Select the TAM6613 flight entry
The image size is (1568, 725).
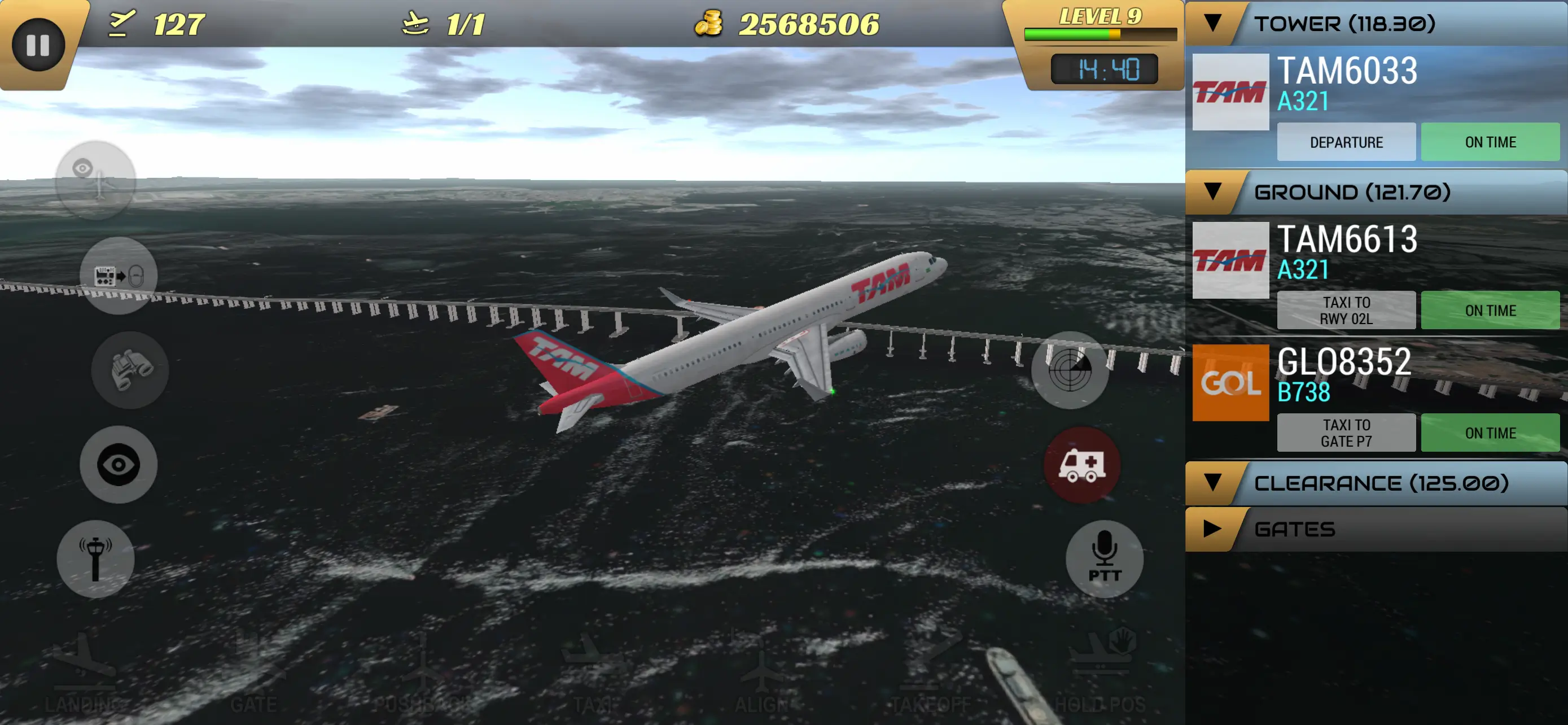click(x=1346, y=252)
